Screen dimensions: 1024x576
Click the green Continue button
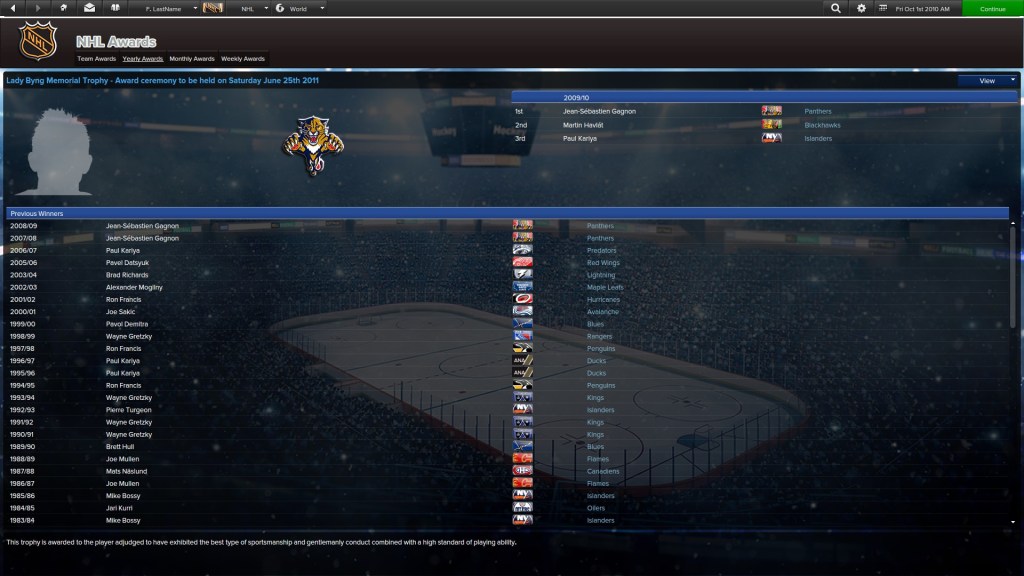[x=992, y=8]
